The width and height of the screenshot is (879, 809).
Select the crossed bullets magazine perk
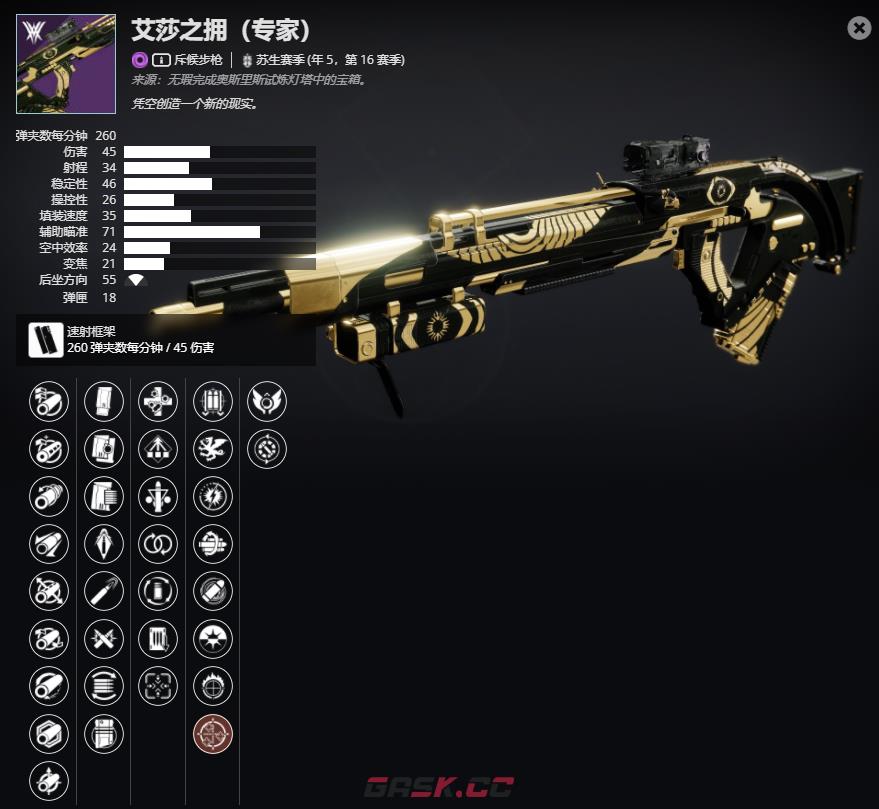tap(104, 638)
